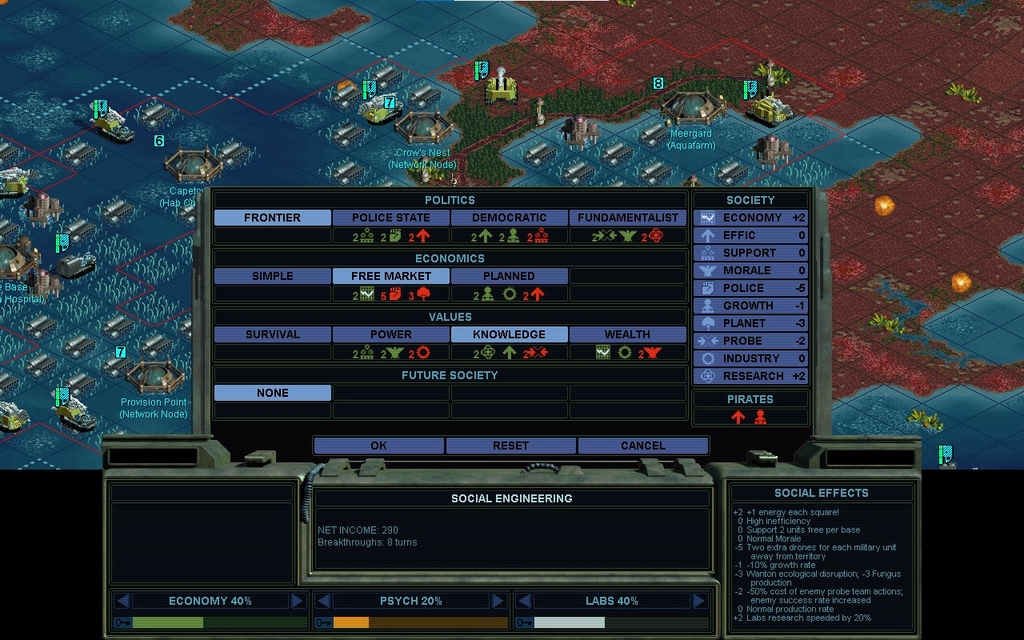
Task: Decrease Labs allocation with left arrow
Action: [522, 601]
